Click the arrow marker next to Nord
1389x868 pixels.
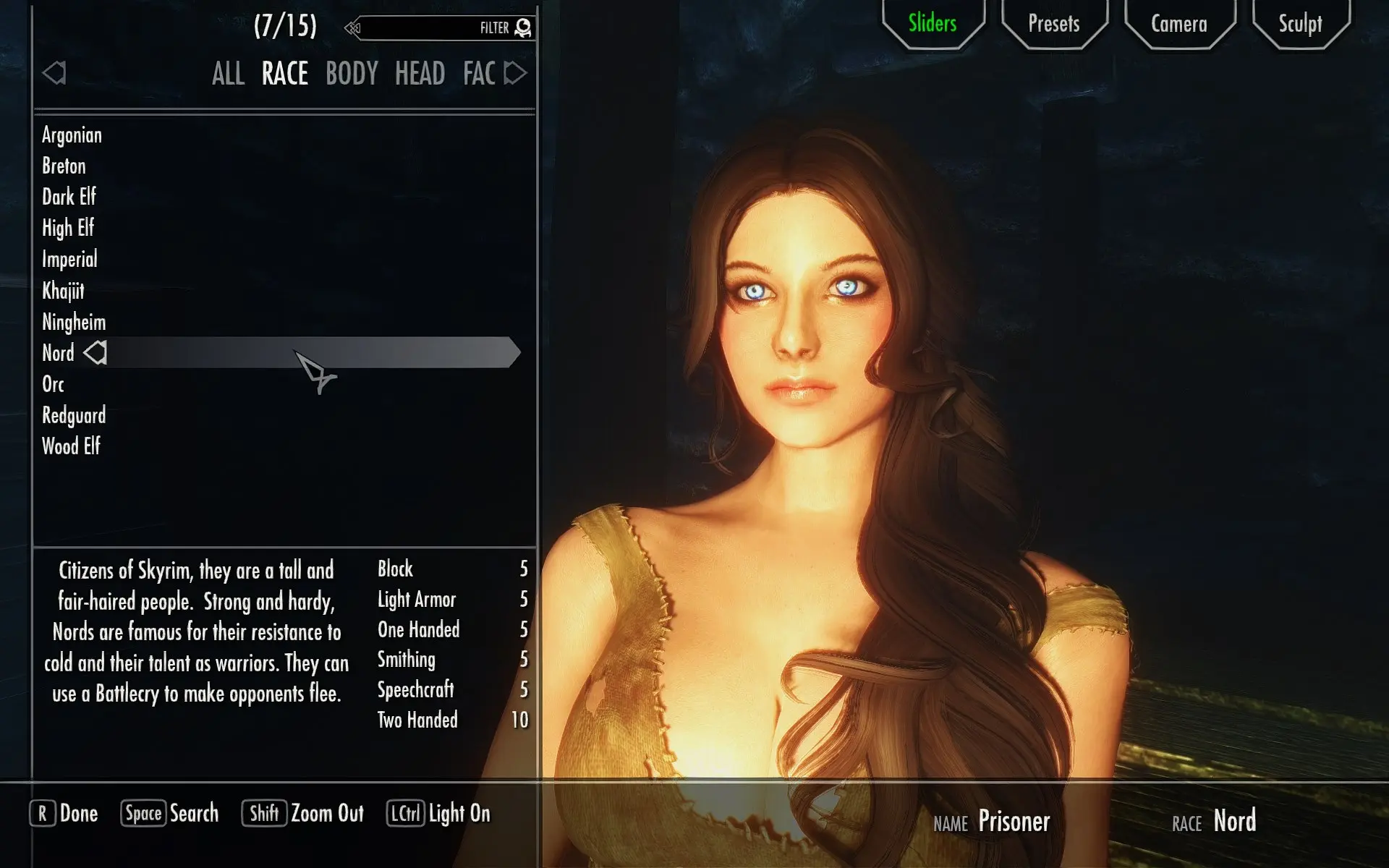[94, 353]
